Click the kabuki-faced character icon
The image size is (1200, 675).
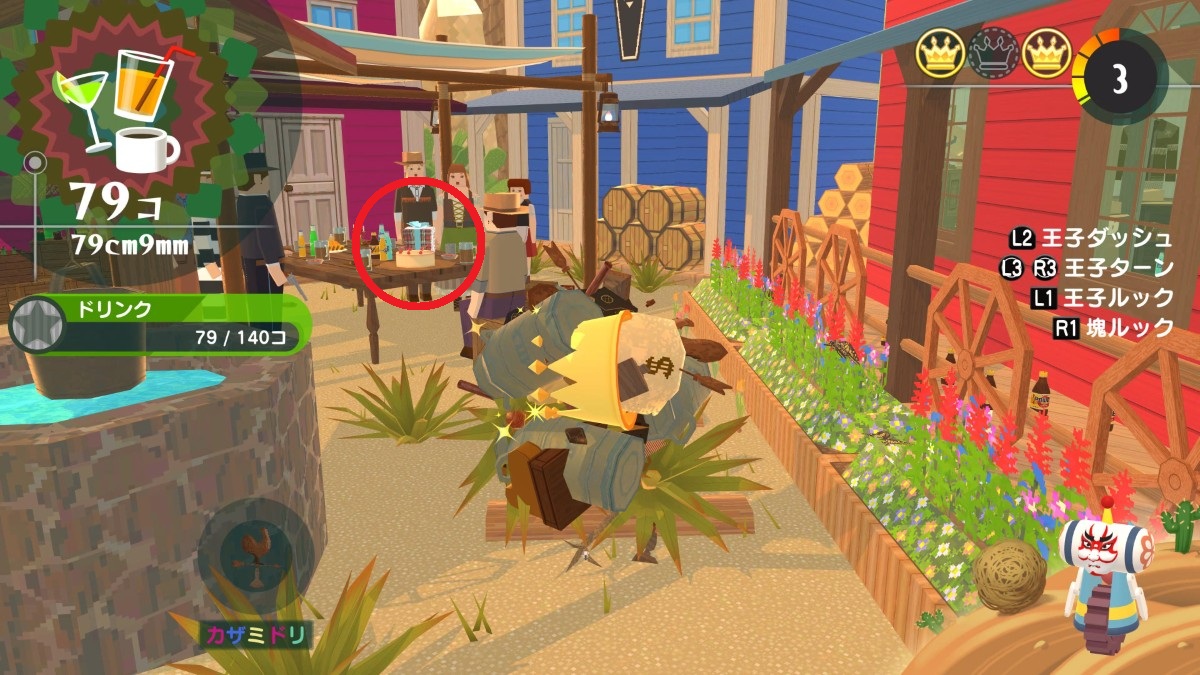pyautogui.click(x=1107, y=572)
